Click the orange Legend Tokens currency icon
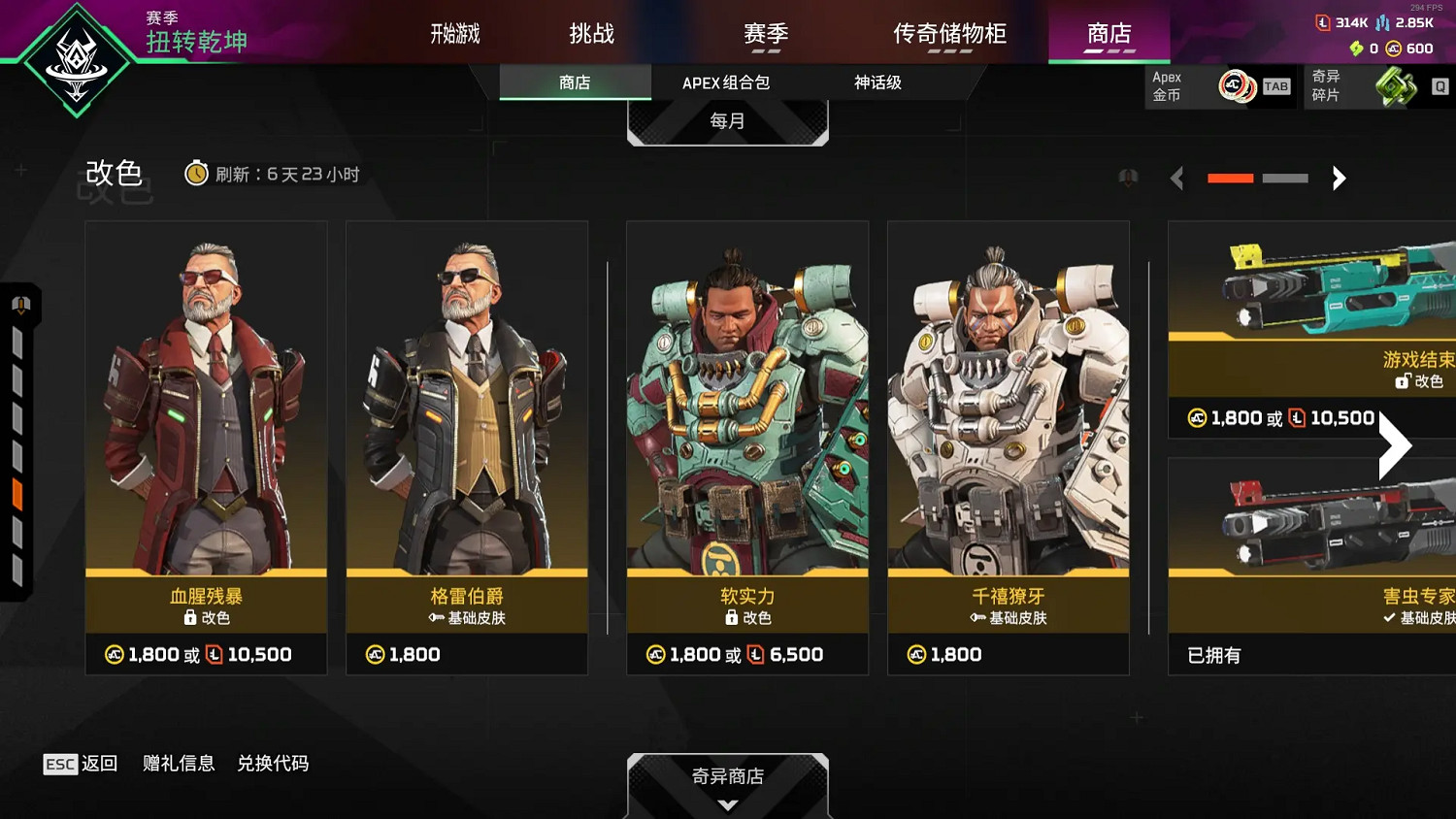Viewport: 1456px width, 819px height. tap(1323, 23)
